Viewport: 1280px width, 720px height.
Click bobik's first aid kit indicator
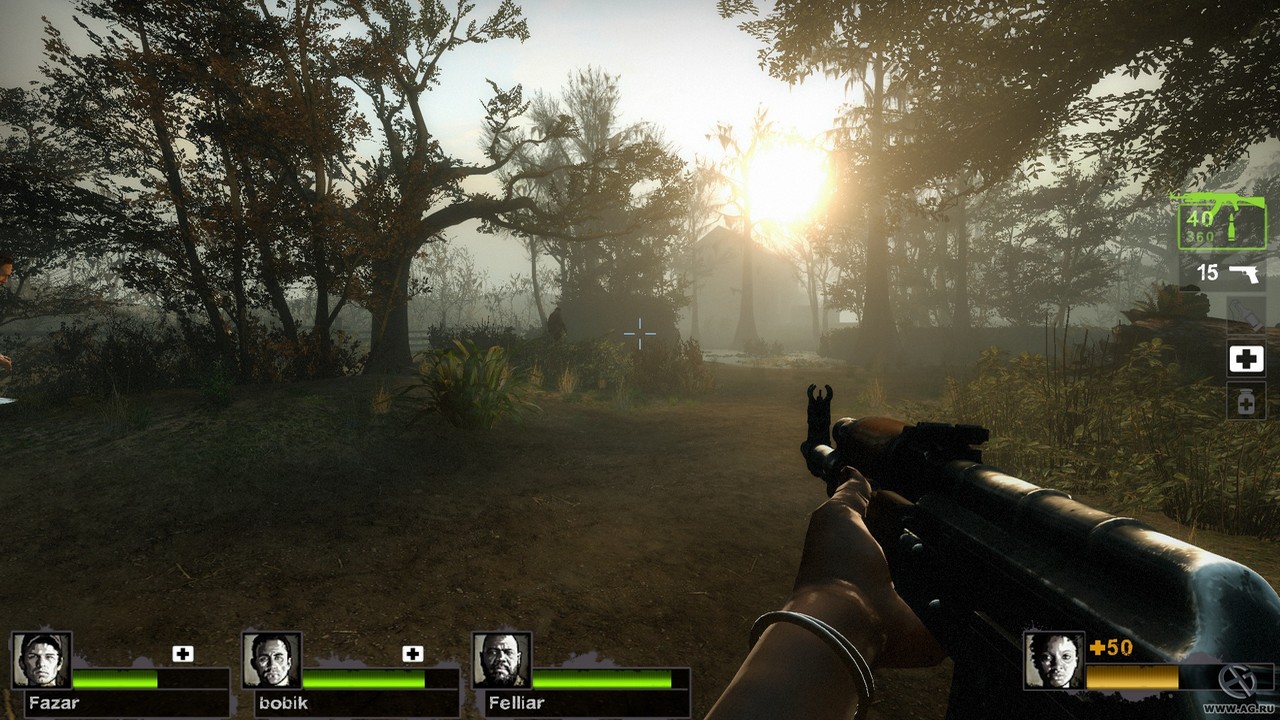click(x=412, y=654)
